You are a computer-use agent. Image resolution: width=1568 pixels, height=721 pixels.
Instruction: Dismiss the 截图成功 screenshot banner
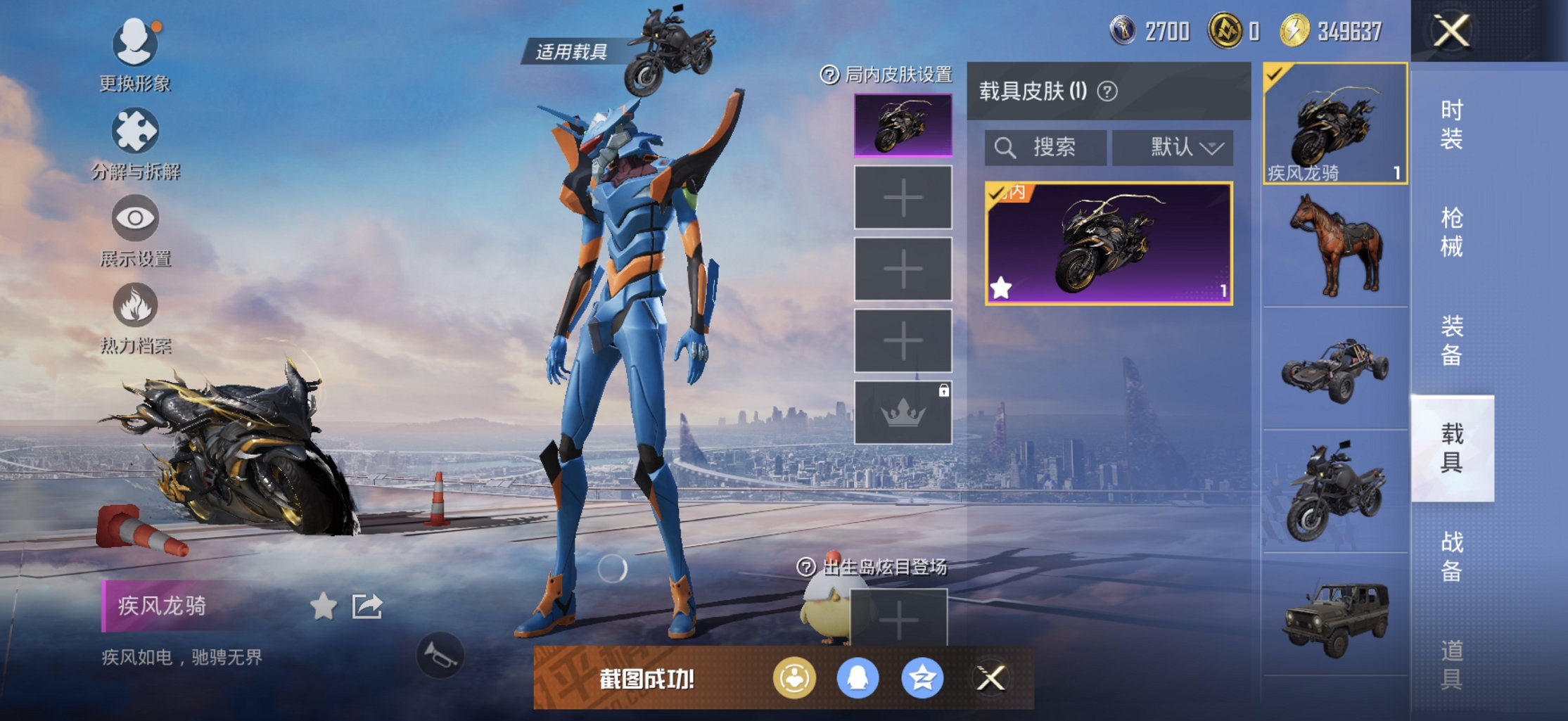(x=990, y=679)
